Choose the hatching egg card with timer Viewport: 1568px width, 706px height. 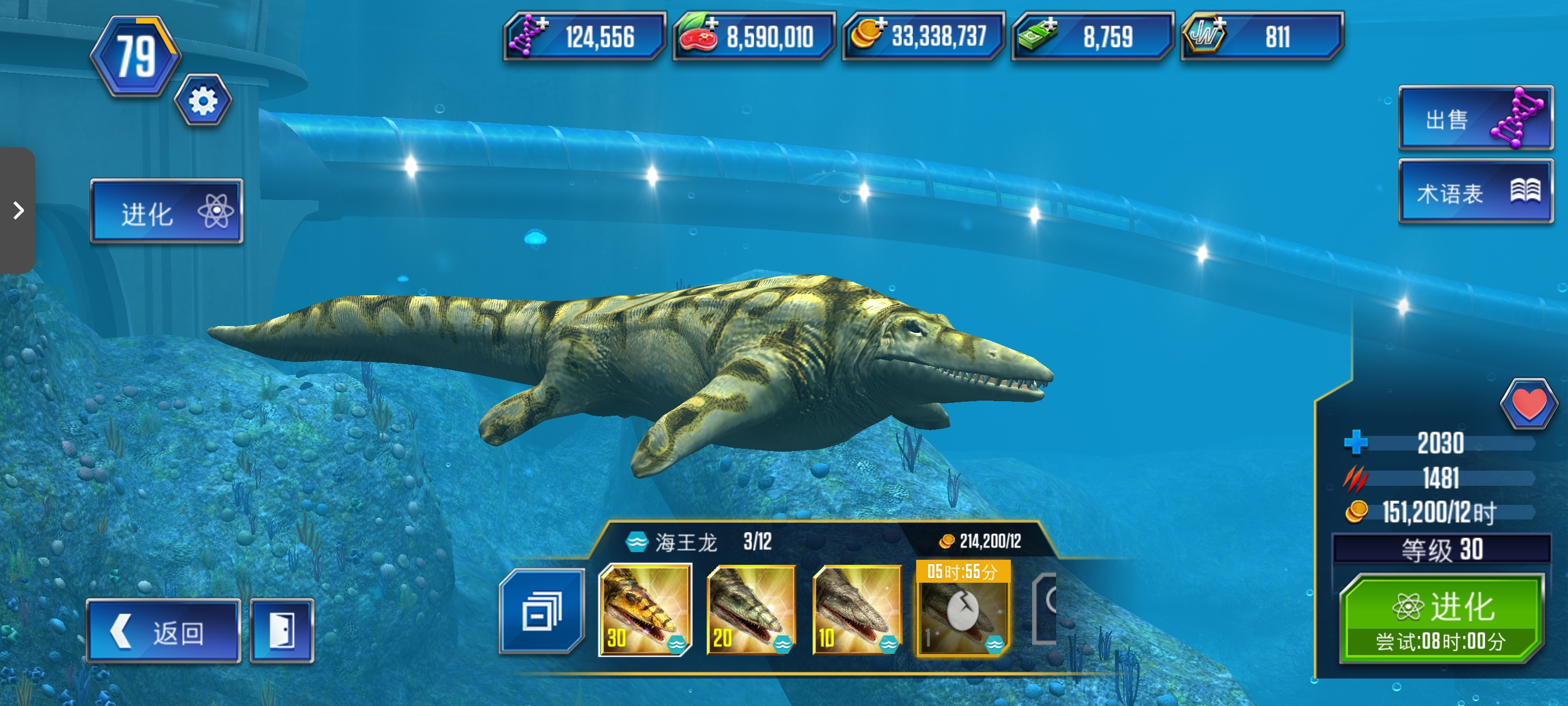(962, 610)
